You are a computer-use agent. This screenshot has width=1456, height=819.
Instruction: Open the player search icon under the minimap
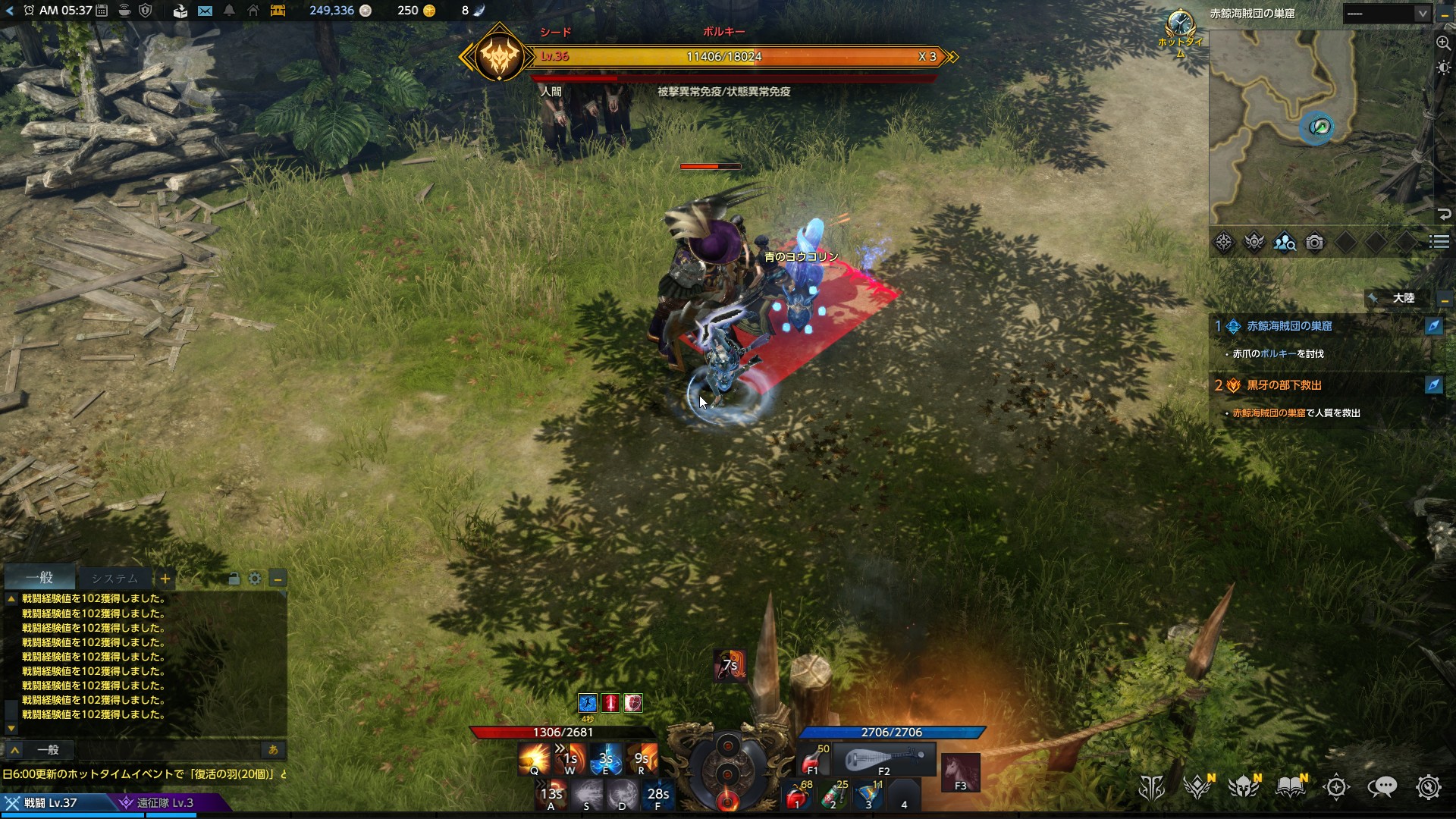[x=1284, y=243]
